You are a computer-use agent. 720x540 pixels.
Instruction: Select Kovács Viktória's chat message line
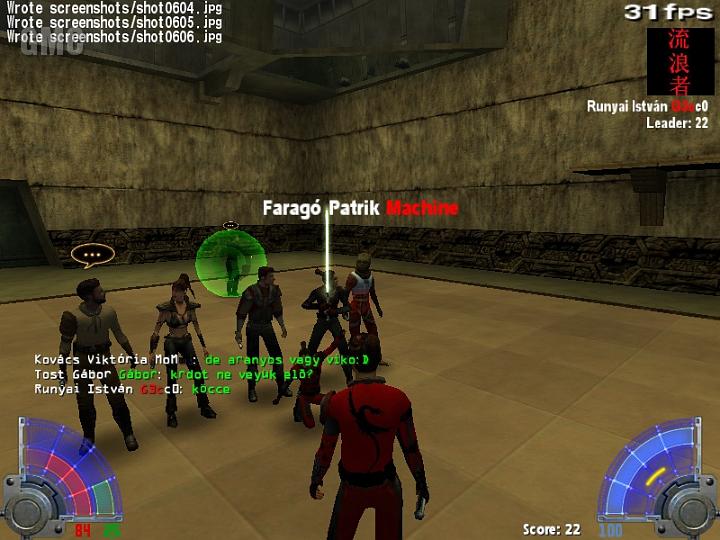pyautogui.click(x=202, y=359)
